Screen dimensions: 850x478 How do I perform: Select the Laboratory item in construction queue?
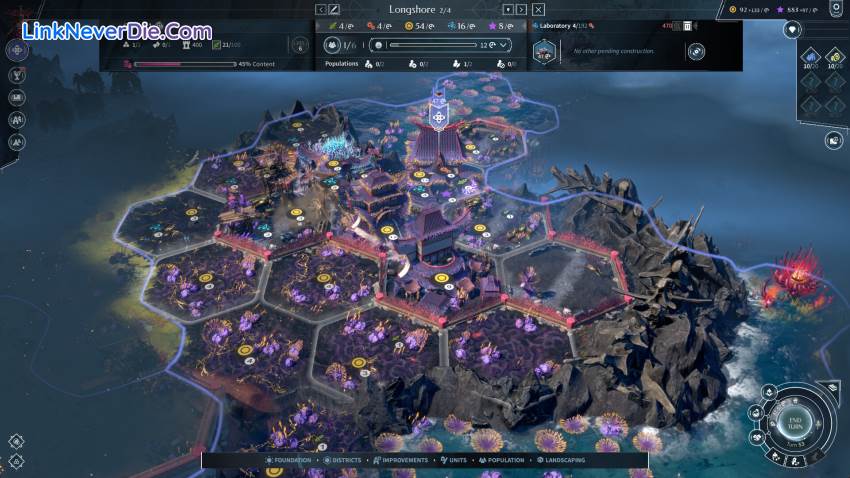click(x=545, y=50)
